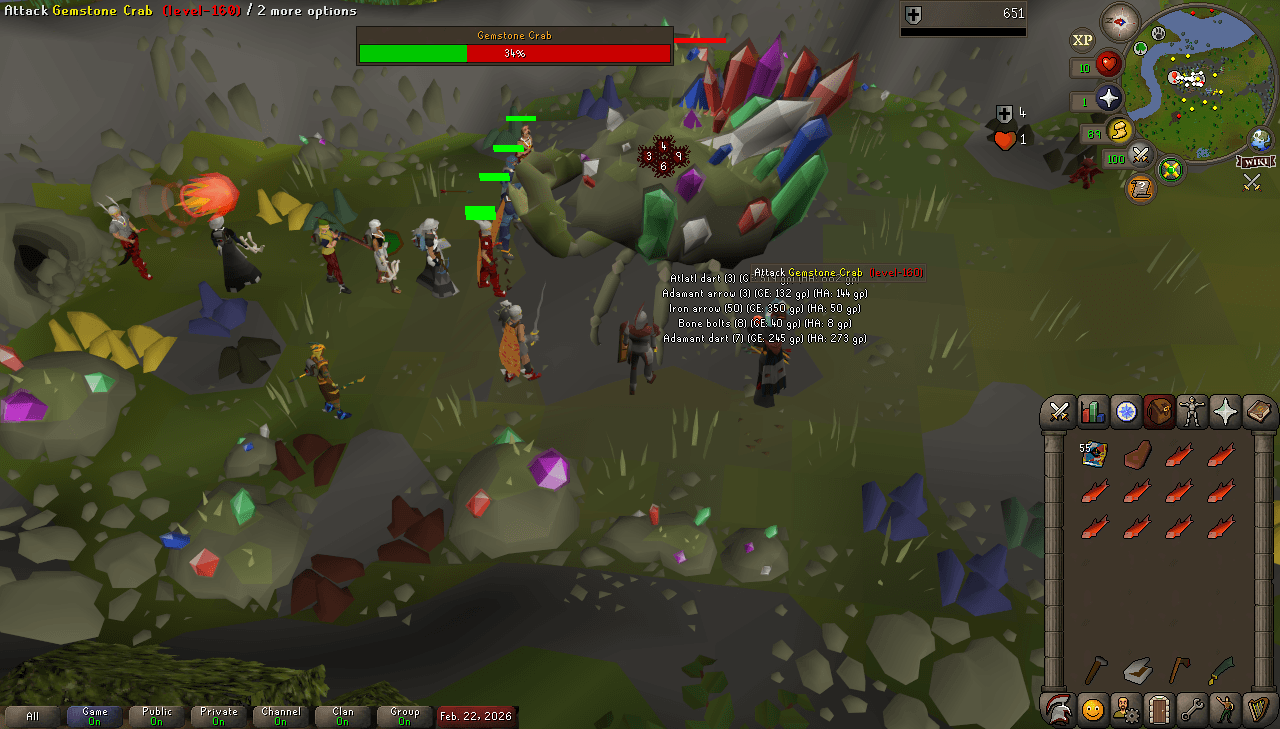Open the Music player harp icon
Screen dimensions: 1280x729
tap(1258, 710)
